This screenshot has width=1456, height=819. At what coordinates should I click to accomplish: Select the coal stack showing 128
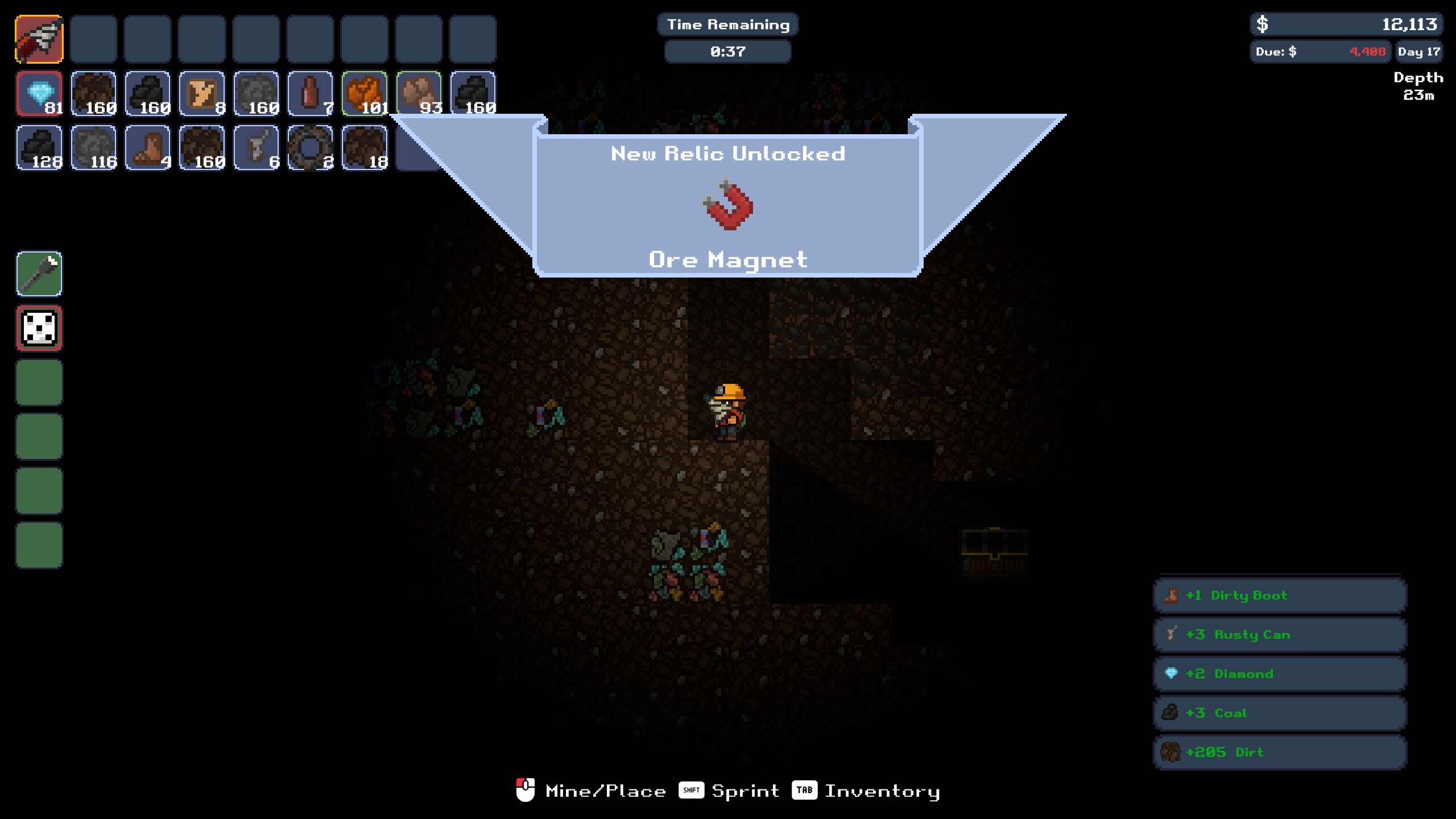[39, 148]
